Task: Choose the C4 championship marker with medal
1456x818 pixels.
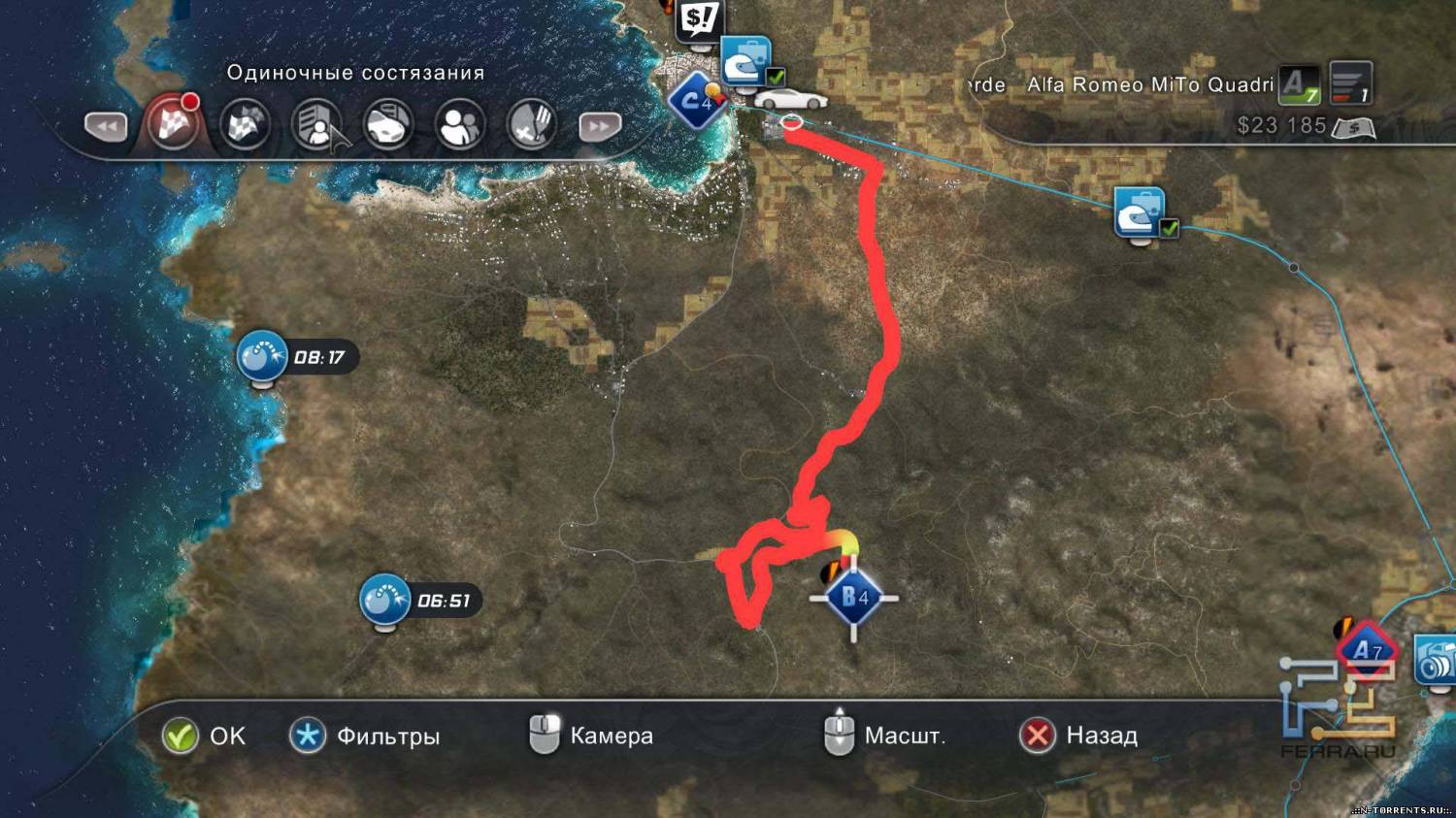Action: point(697,100)
